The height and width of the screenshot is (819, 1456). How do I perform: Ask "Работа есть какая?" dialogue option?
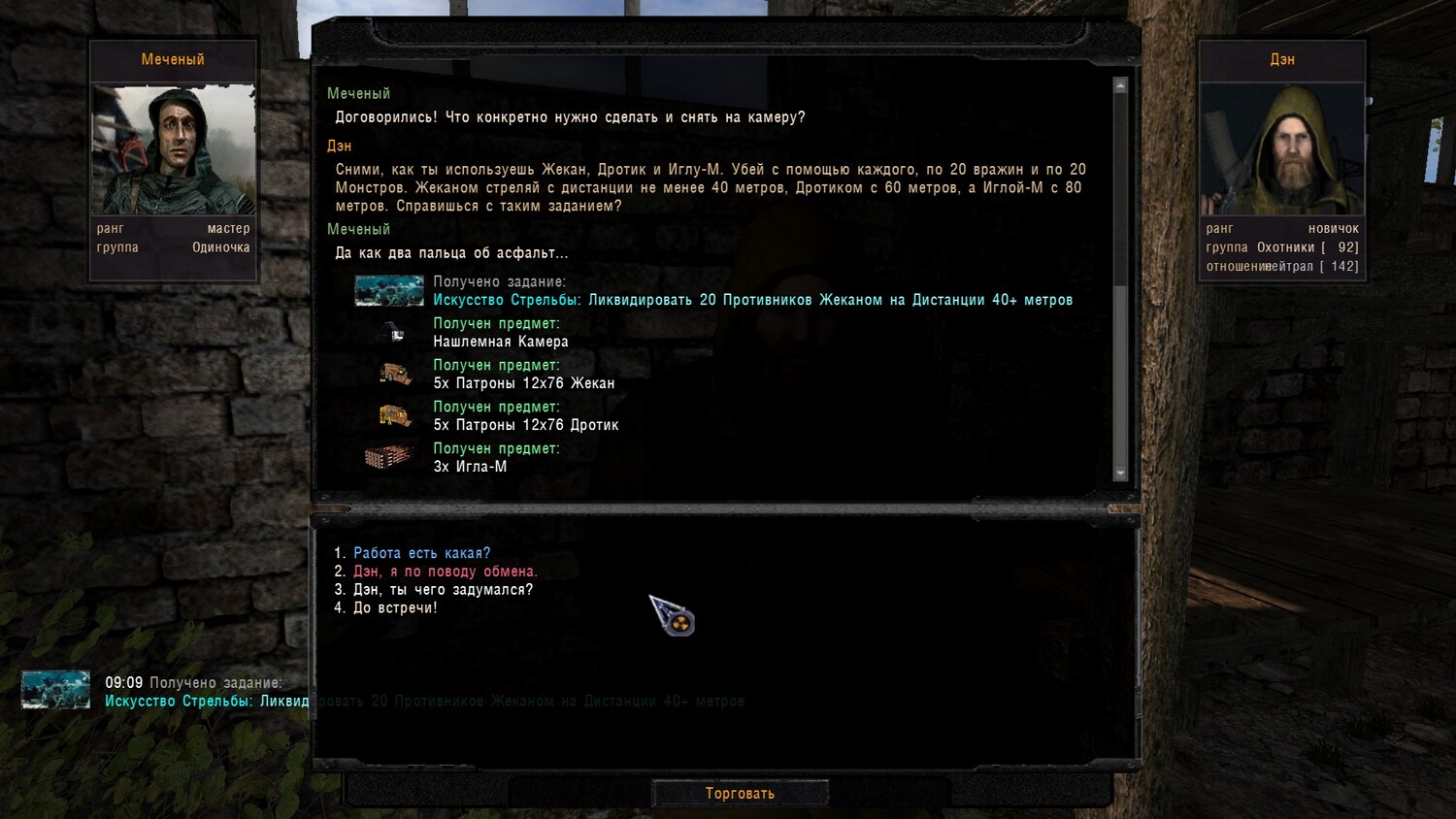coord(421,553)
